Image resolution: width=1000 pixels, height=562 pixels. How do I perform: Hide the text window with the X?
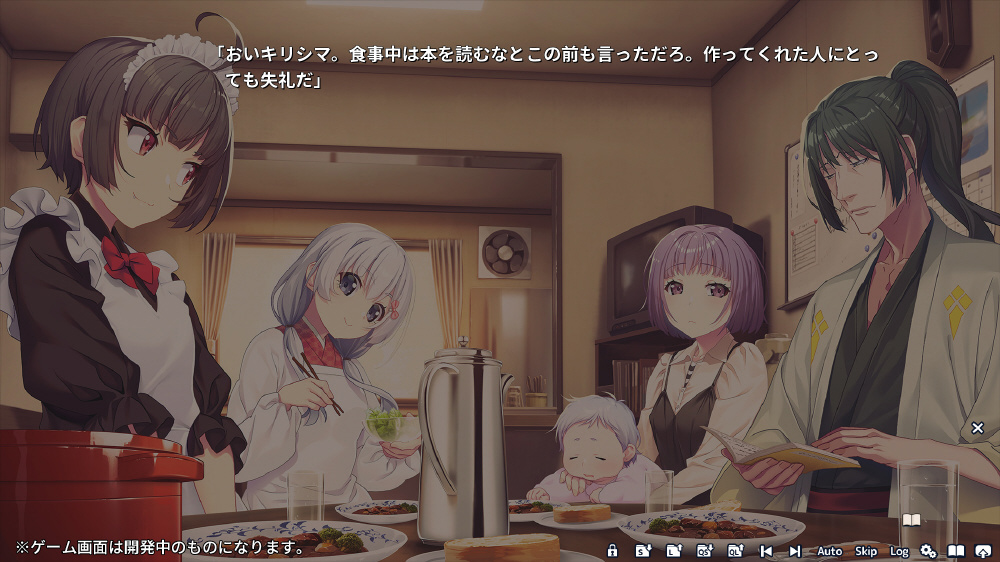978,428
